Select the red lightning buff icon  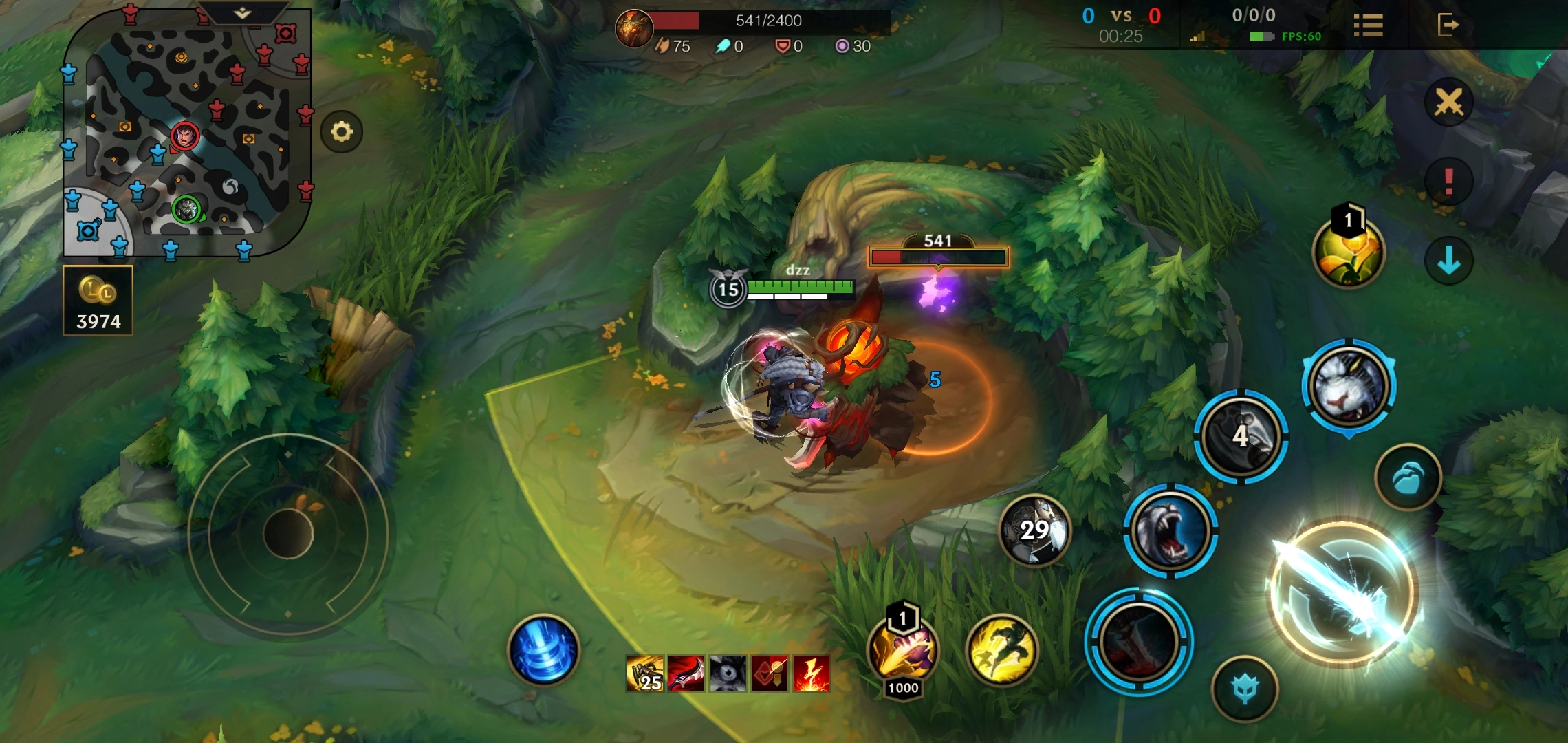pyautogui.click(x=812, y=672)
